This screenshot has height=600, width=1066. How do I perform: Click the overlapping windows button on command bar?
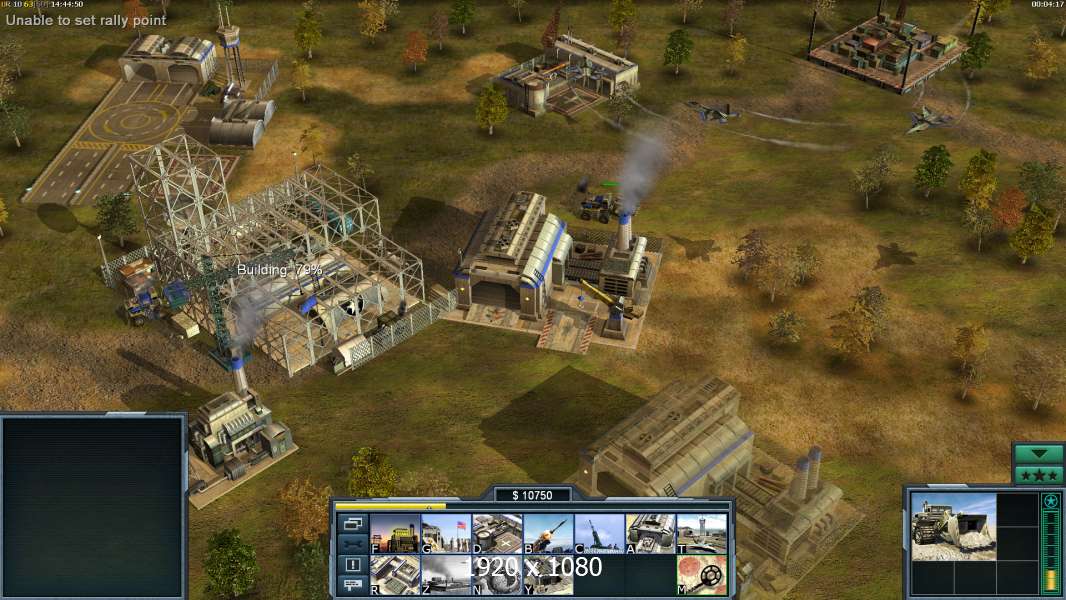pyautogui.click(x=352, y=523)
